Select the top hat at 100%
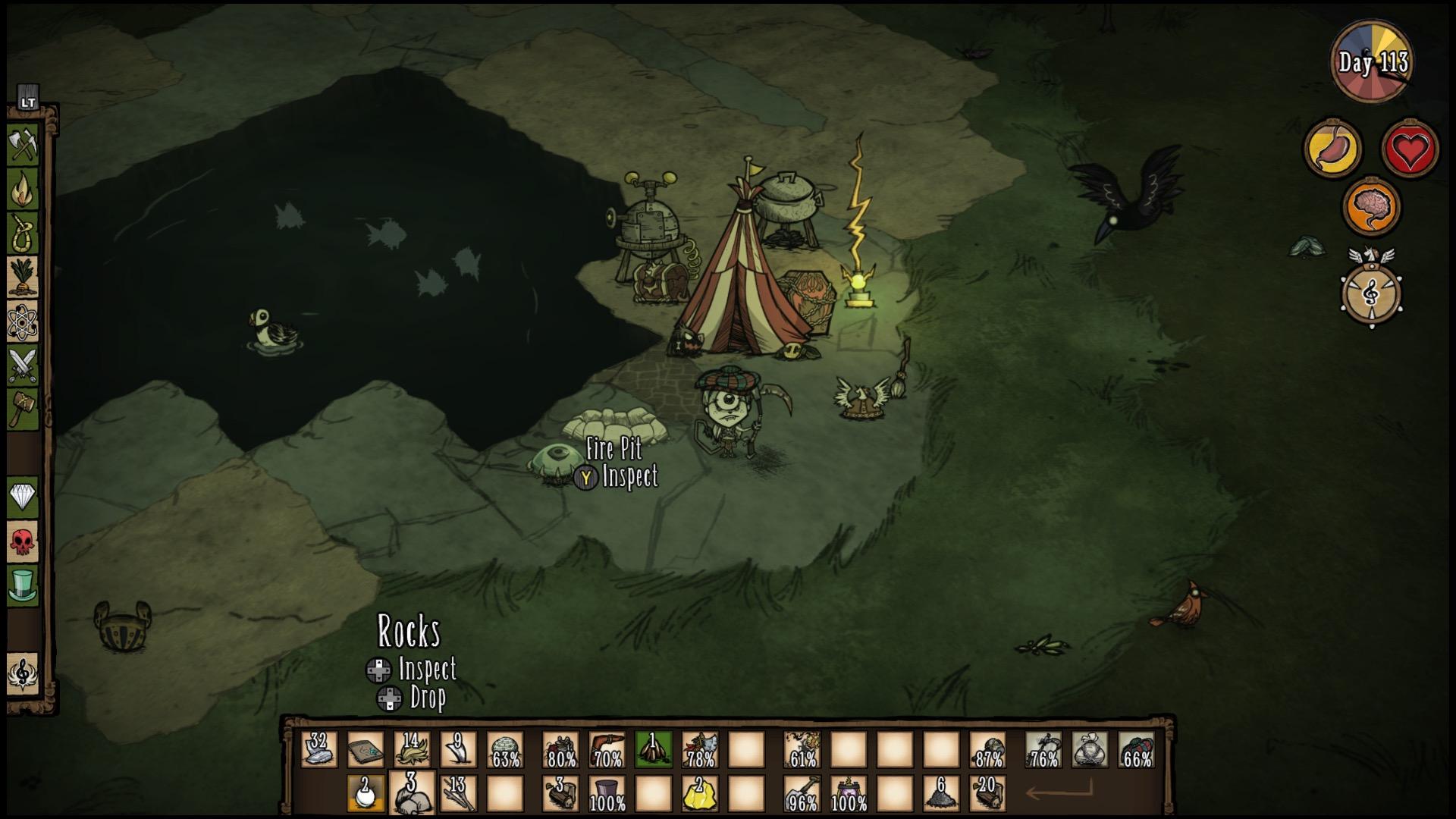Image resolution: width=1456 pixels, height=819 pixels. 607,794
